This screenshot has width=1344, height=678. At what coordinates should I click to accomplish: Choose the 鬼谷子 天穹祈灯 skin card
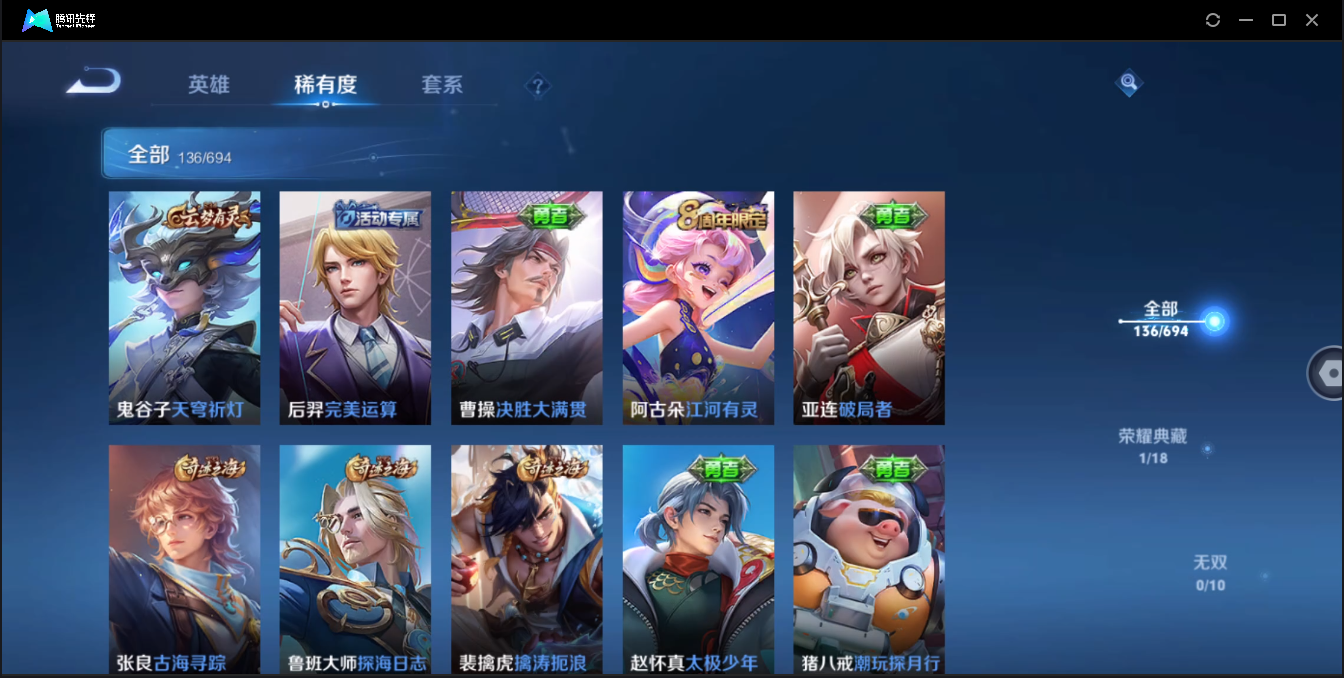click(x=184, y=308)
